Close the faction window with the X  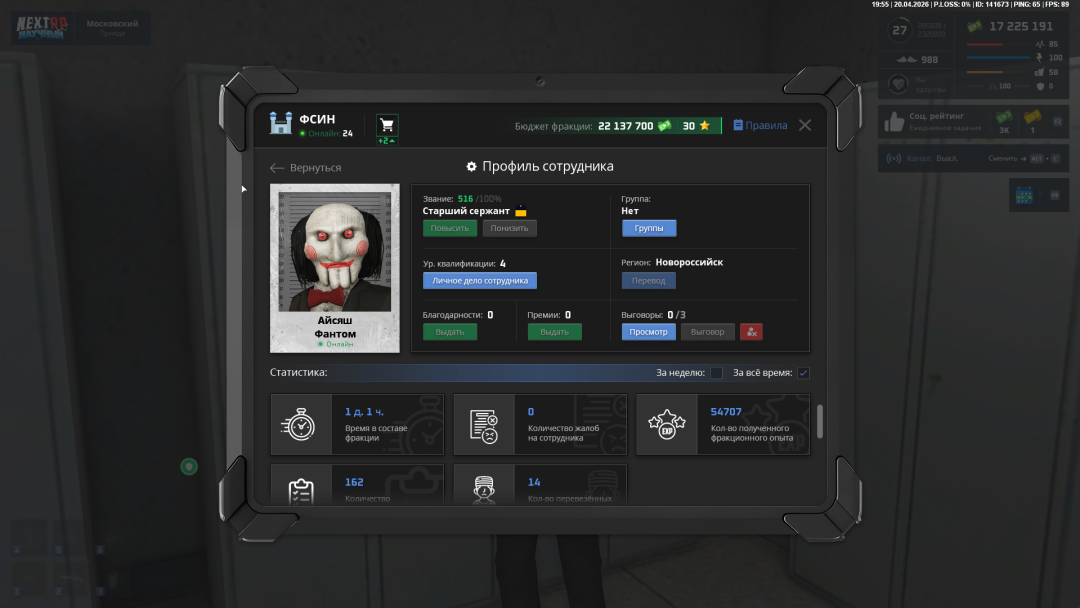(x=805, y=125)
